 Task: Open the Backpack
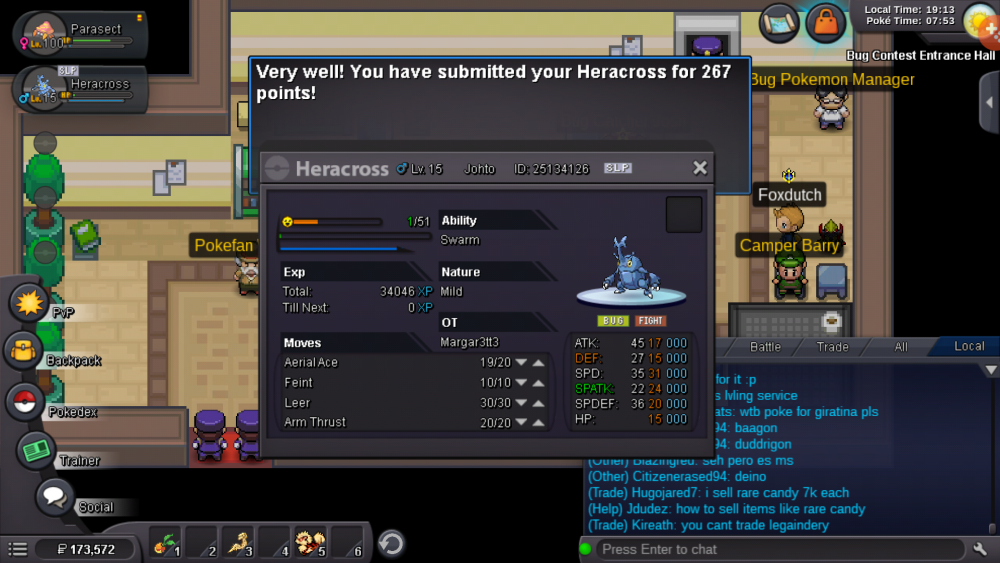[23, 351]
